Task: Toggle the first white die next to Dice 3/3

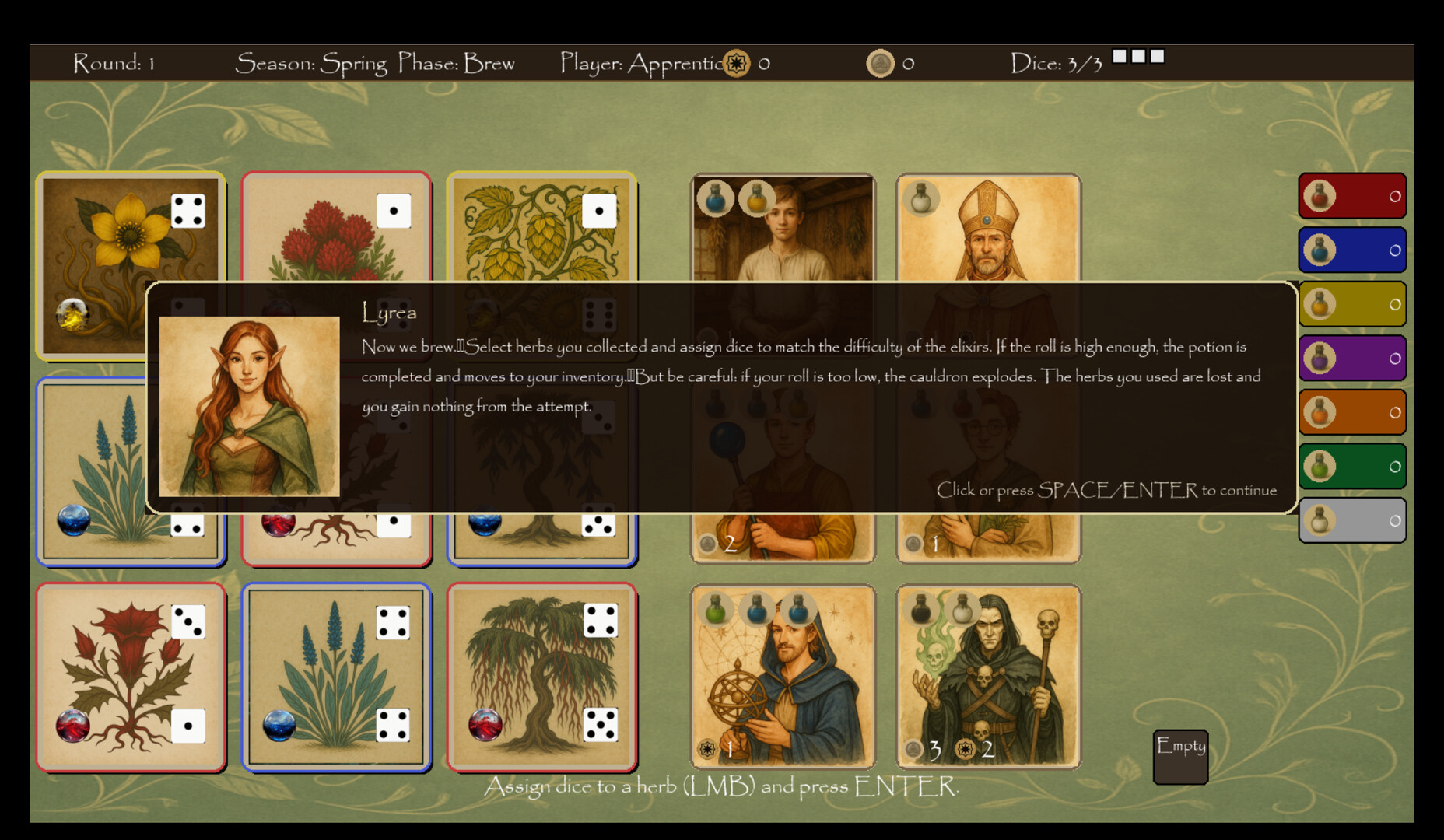Action: 1120,55
